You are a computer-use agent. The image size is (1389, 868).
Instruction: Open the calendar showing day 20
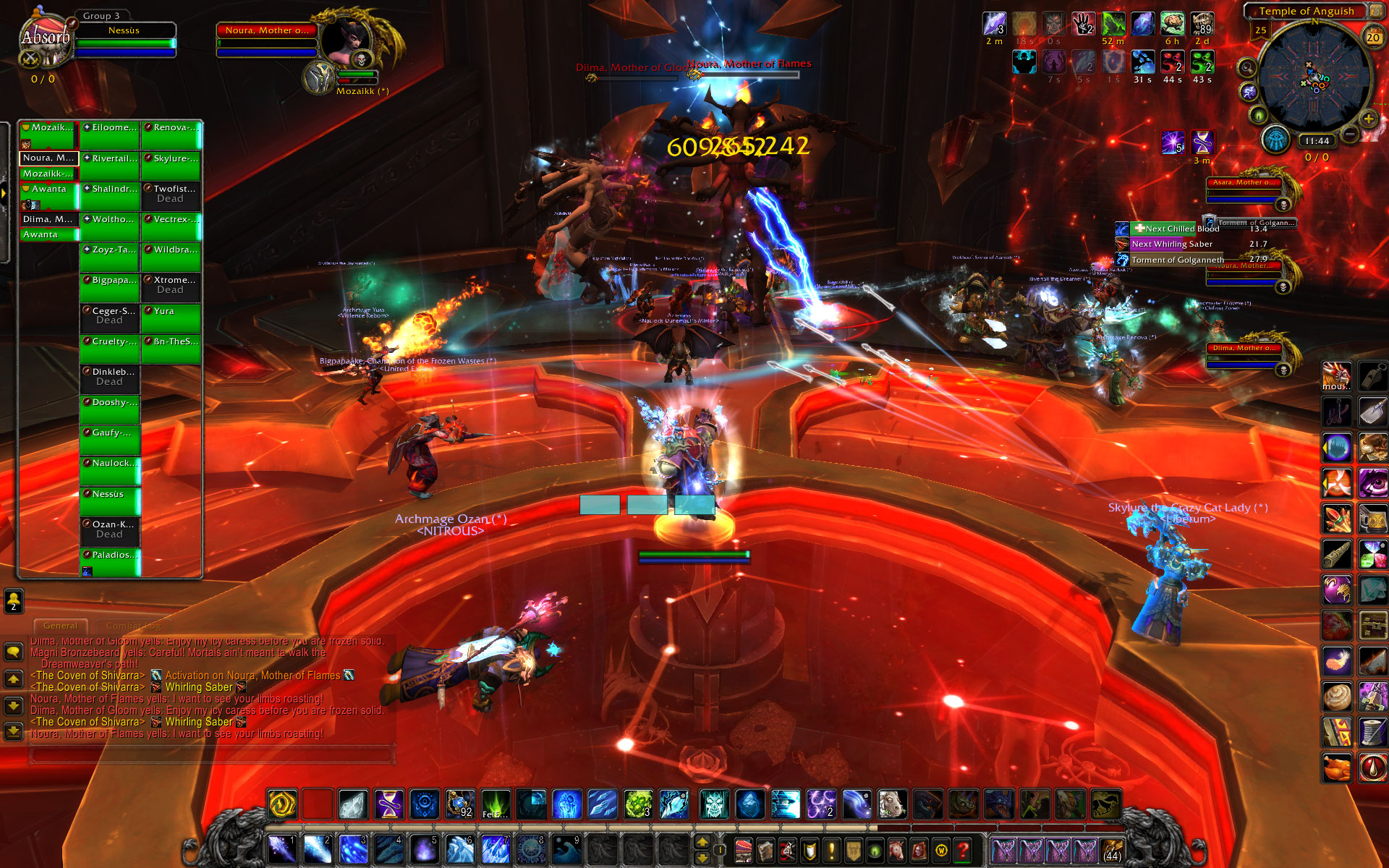coord(1372,37)
